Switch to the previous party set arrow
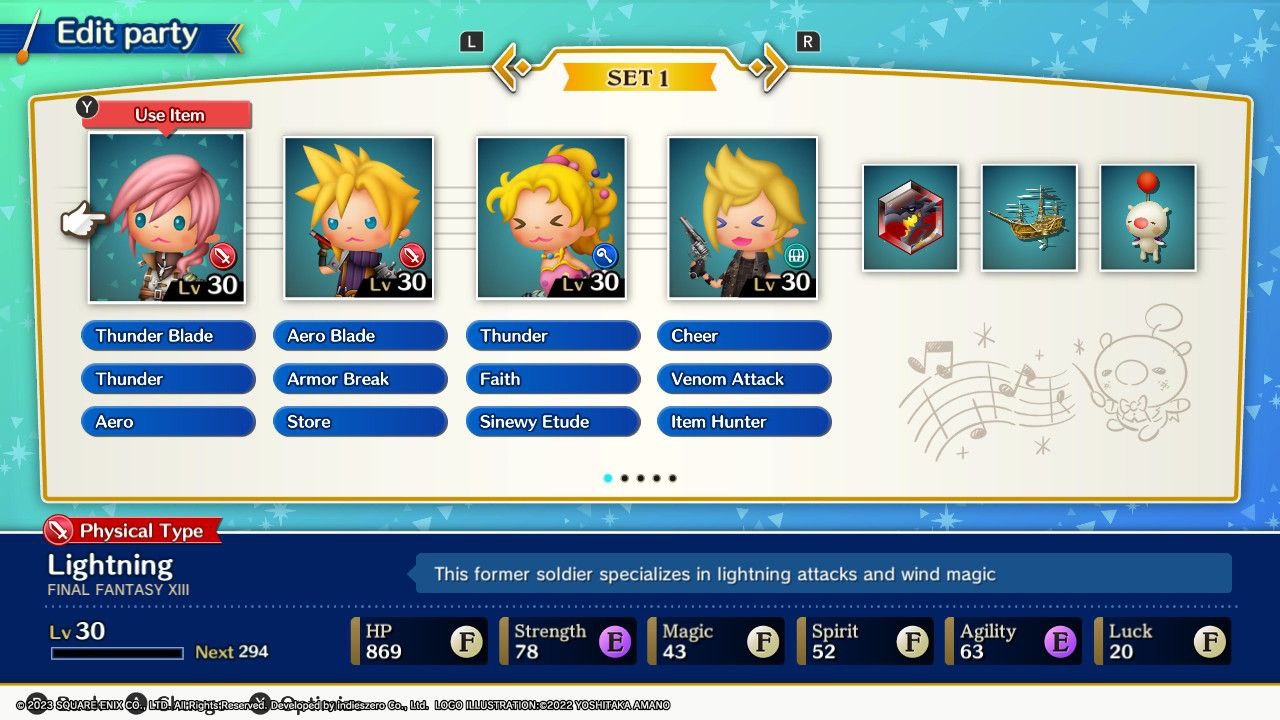 point(510,68)
